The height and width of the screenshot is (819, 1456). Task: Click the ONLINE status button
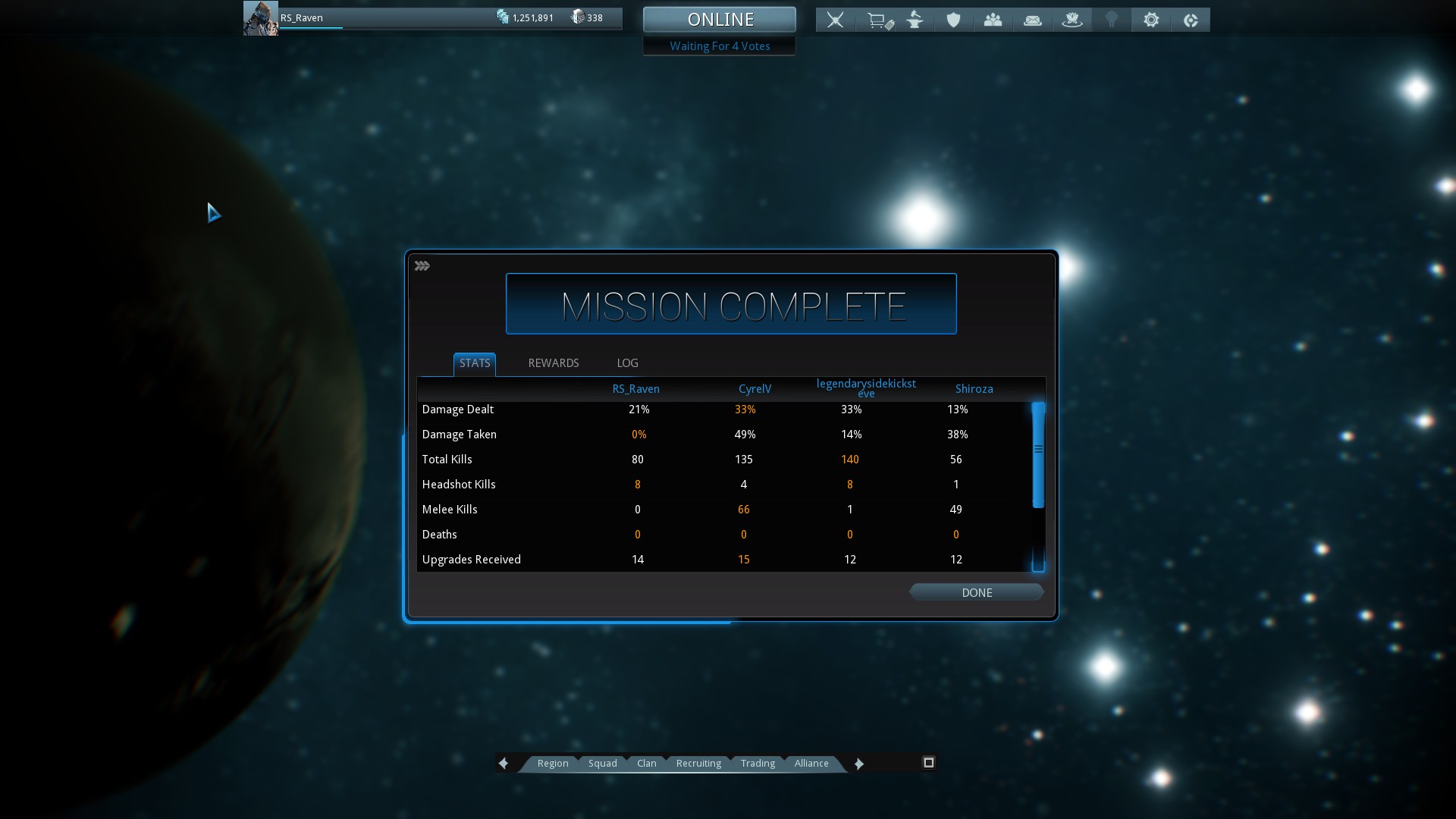coord(720,19)
